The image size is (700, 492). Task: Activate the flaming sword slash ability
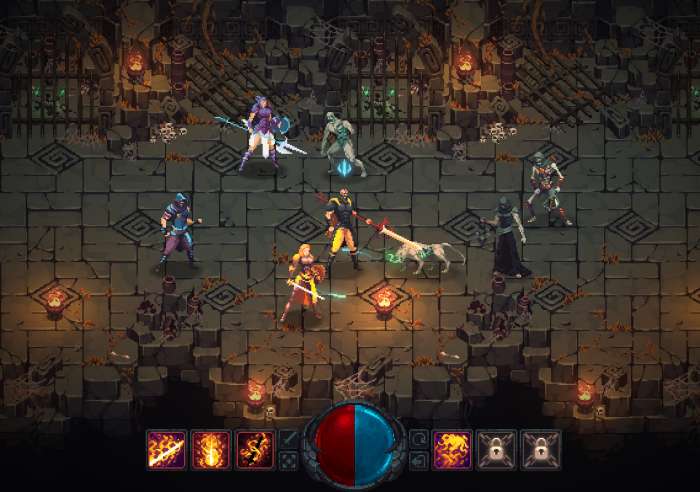[166, 449]
